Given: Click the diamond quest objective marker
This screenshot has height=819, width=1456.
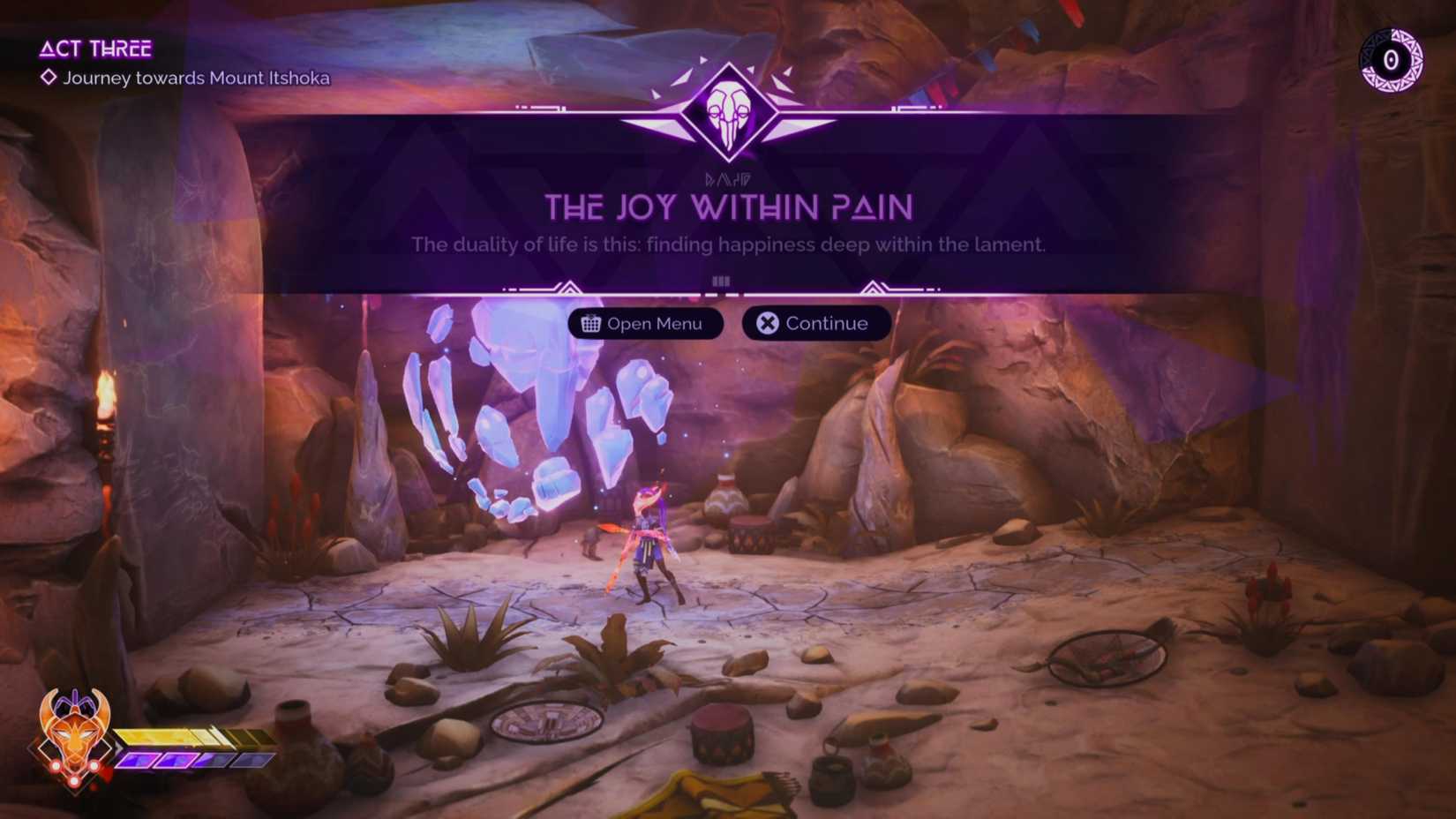Looking at the screenshot, I should 48,79.
